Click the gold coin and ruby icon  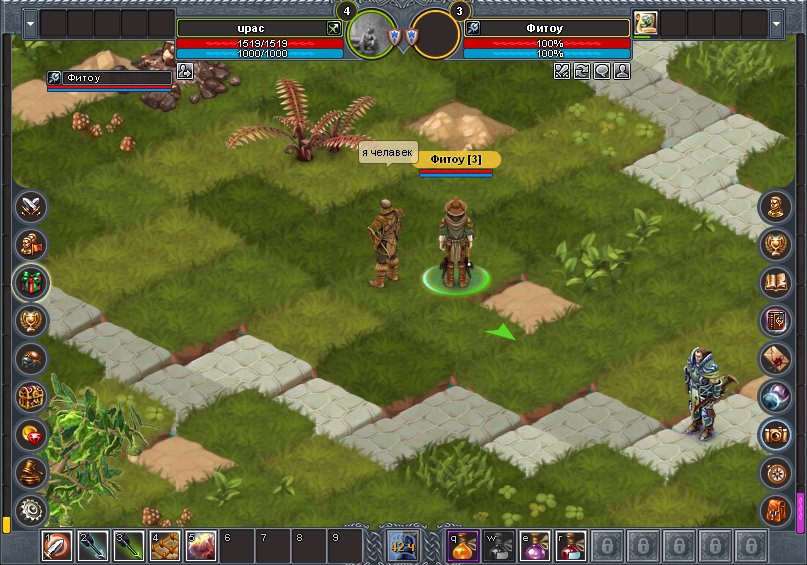tap(32, 434)
